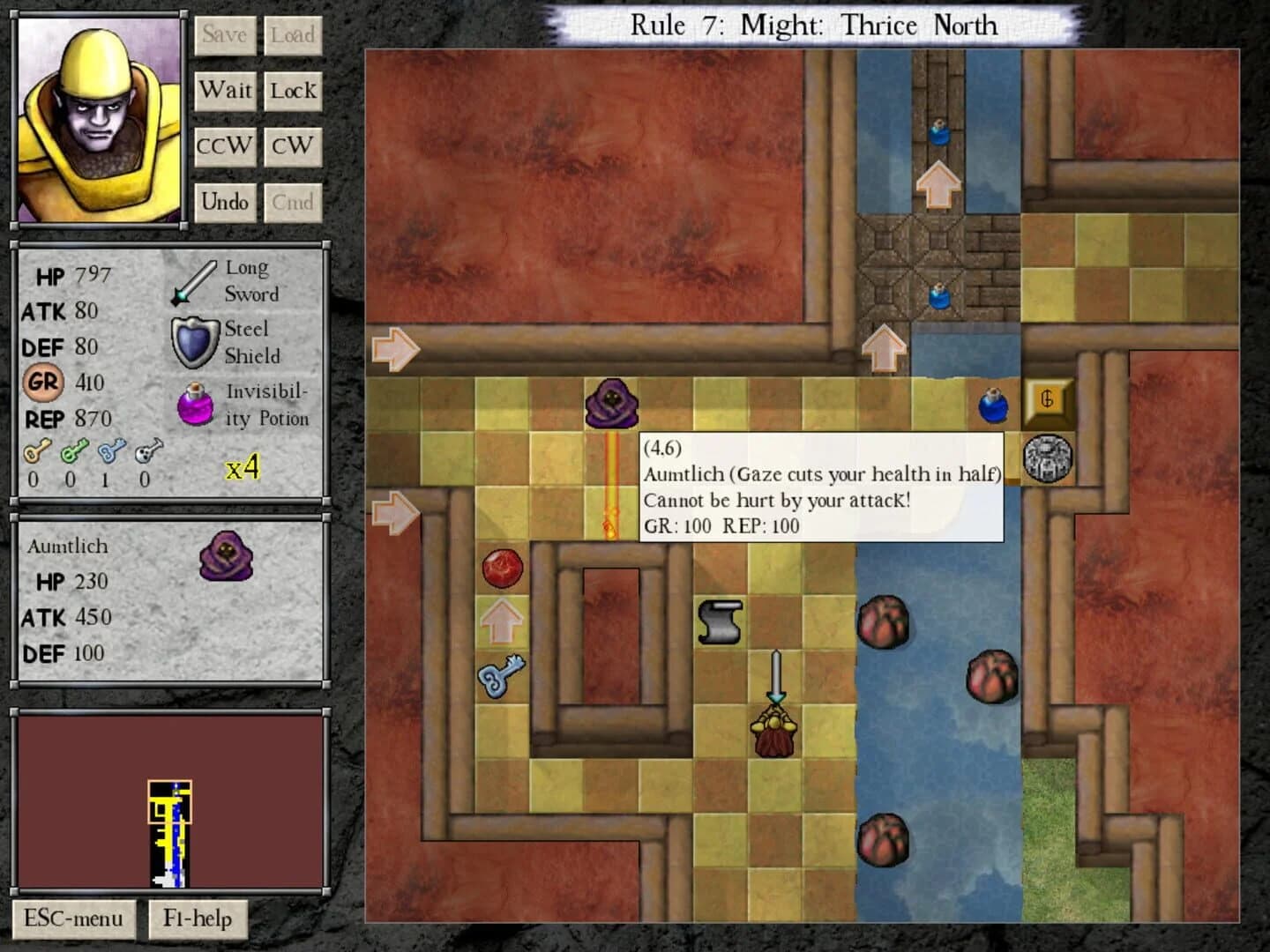Rotate the sword clockwise using CW
This screenshot has height=952, width=1270.
coord(293,146)
